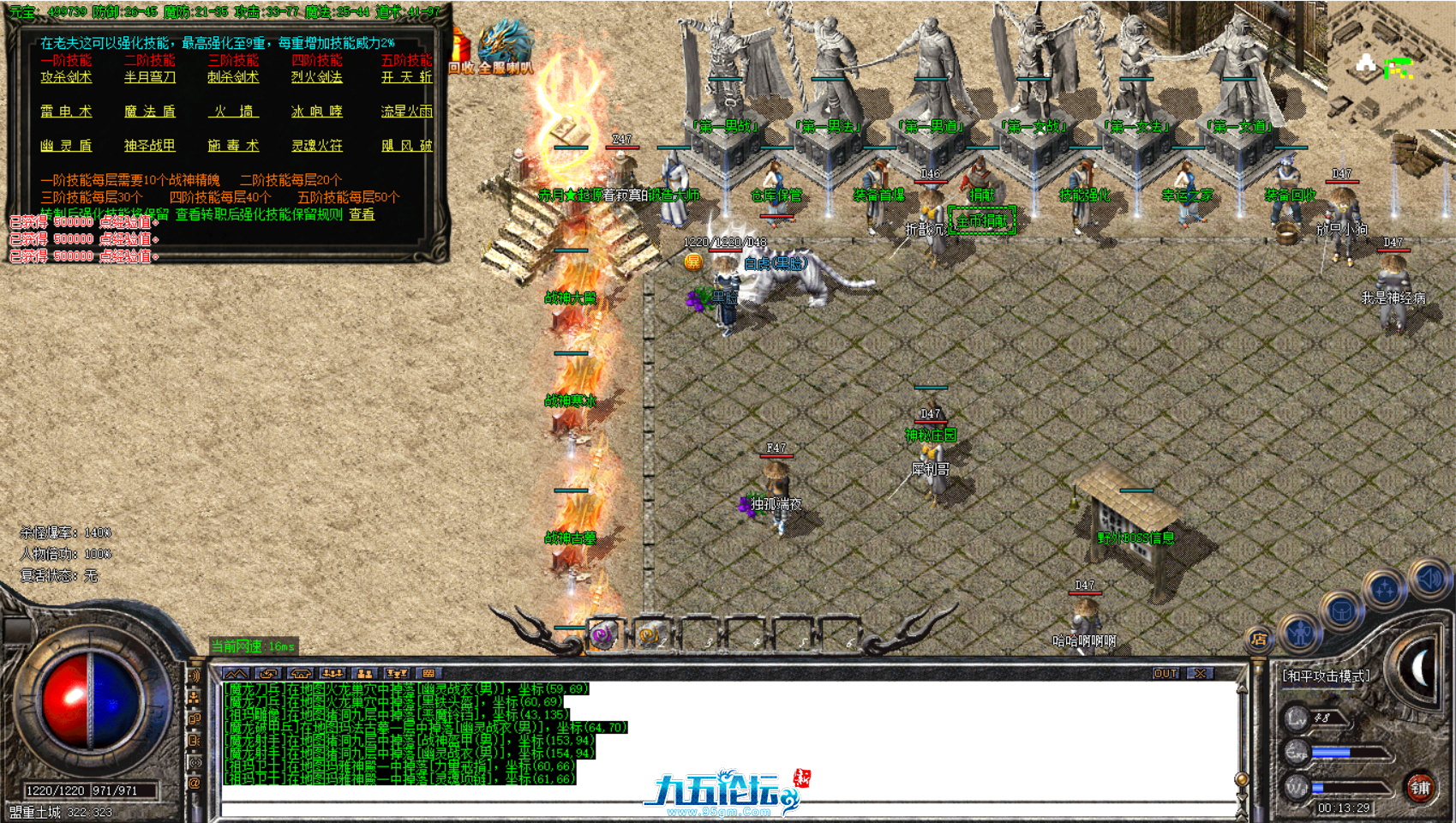Click the red 铺 stall icon
This screenshot has height=823, width=1456.
coord(1421,789)
